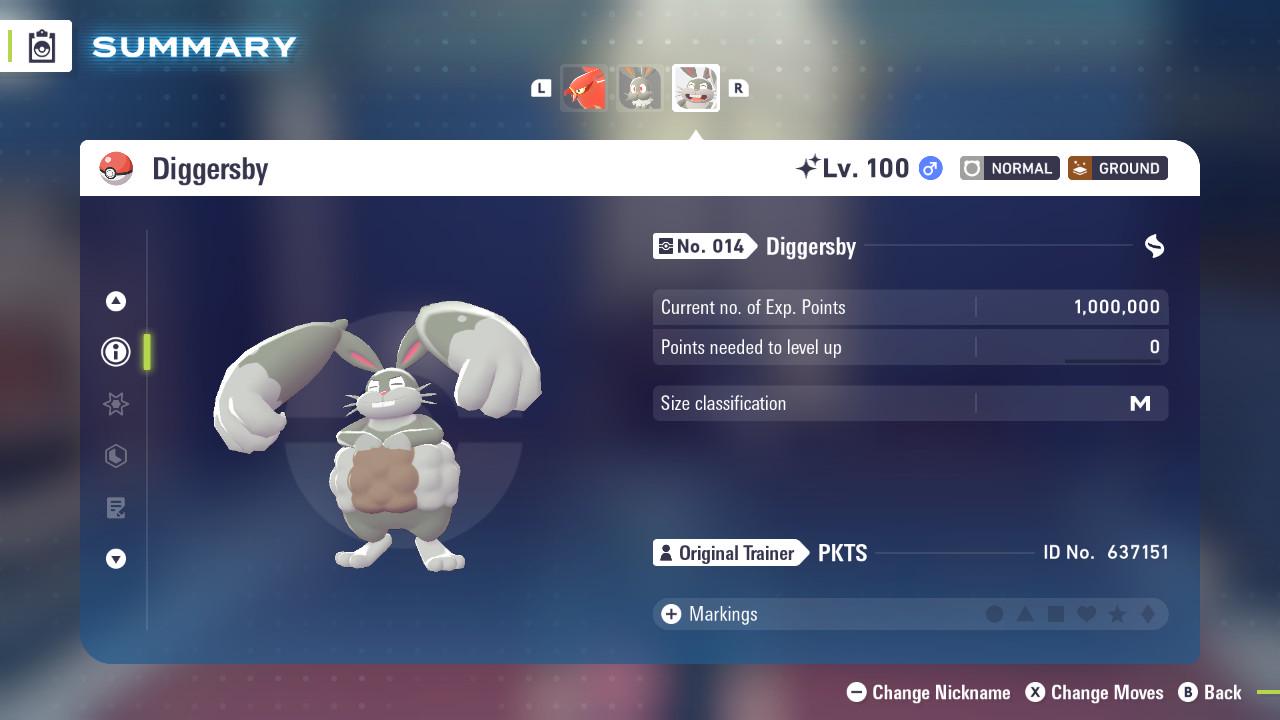Click the GROUND type badge
The width and height of the screenshot is (1280, 720).
(x=1117, y=168)
